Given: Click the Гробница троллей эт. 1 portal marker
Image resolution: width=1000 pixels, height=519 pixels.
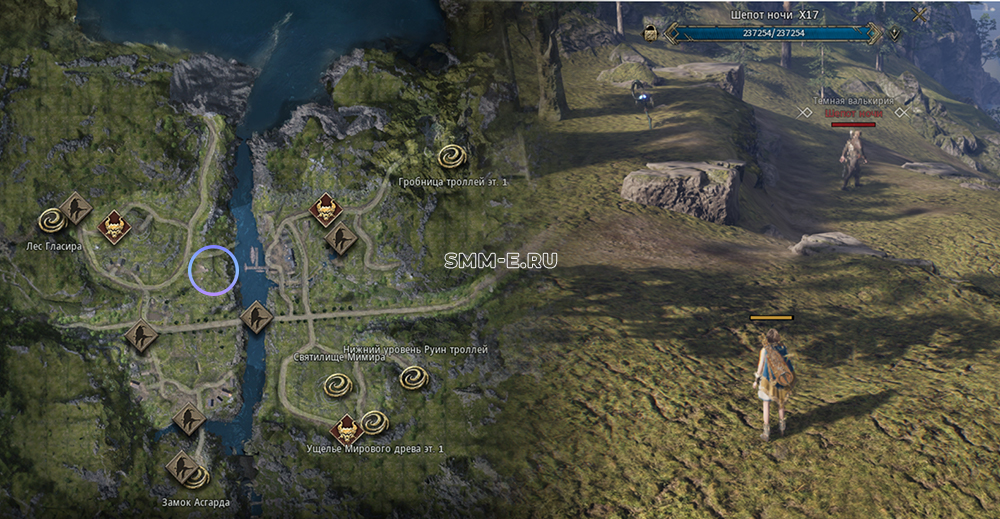Looking at the screenshot, I should pos(453,157).
